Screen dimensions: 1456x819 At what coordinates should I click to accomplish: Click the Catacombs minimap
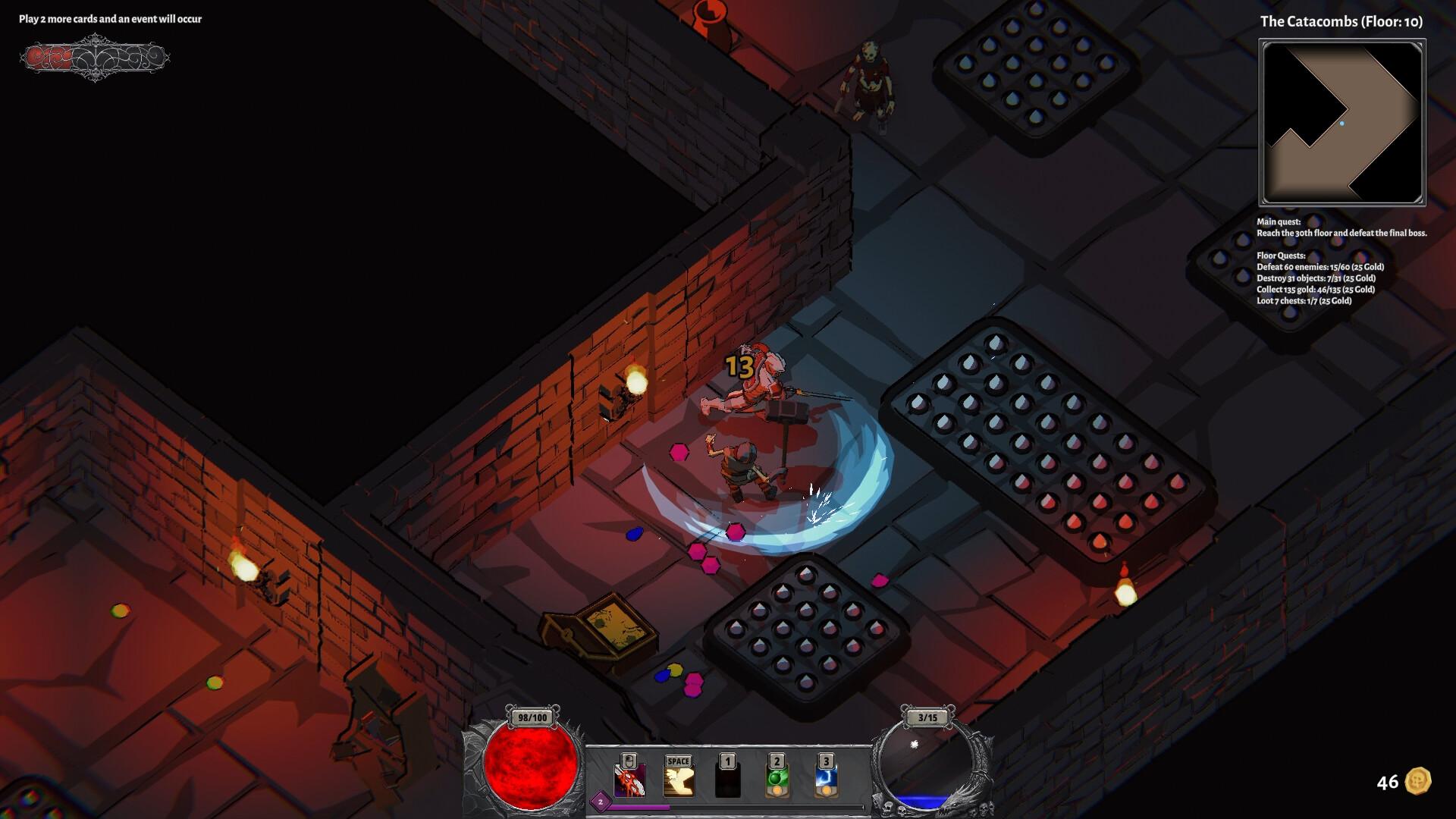tap(1342, 123)
